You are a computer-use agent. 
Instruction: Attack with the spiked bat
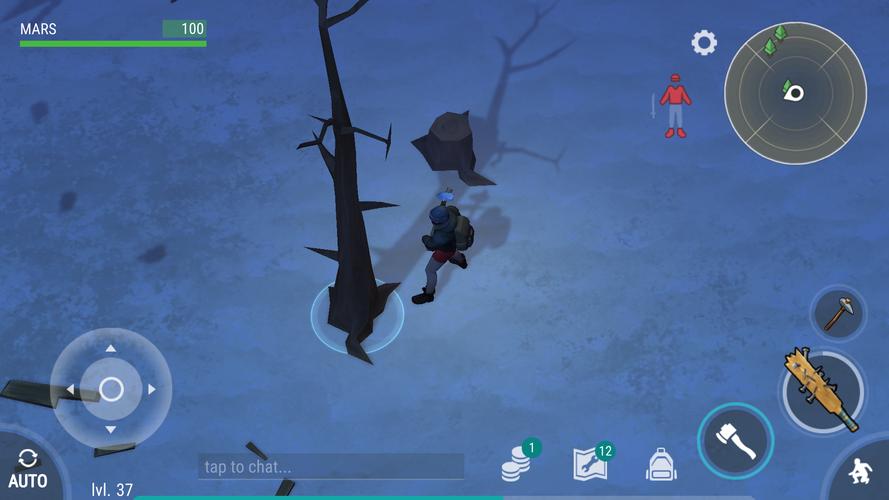coord(822,390)
